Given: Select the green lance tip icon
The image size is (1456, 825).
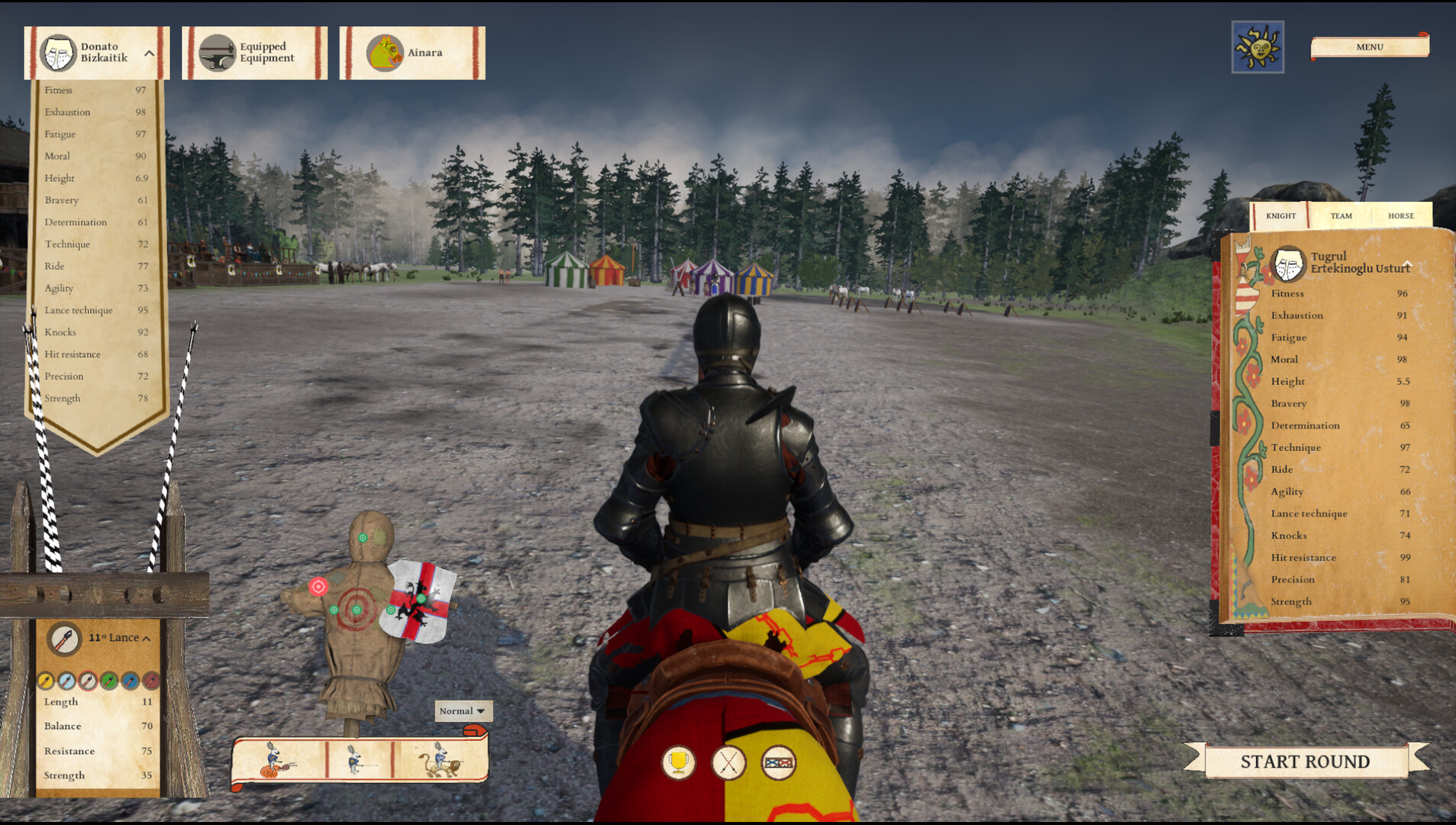Looking at the screenshot, I should [109, 681].
